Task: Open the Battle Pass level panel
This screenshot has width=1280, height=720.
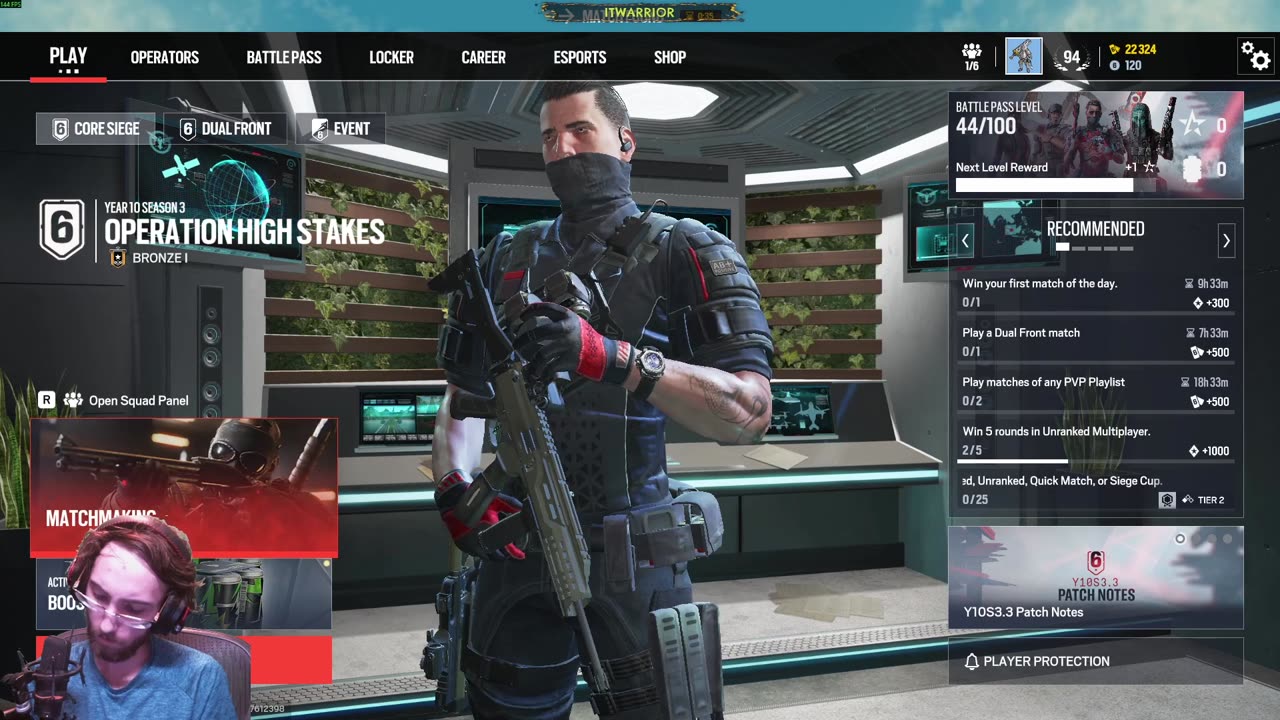Action: [1095, 145]
